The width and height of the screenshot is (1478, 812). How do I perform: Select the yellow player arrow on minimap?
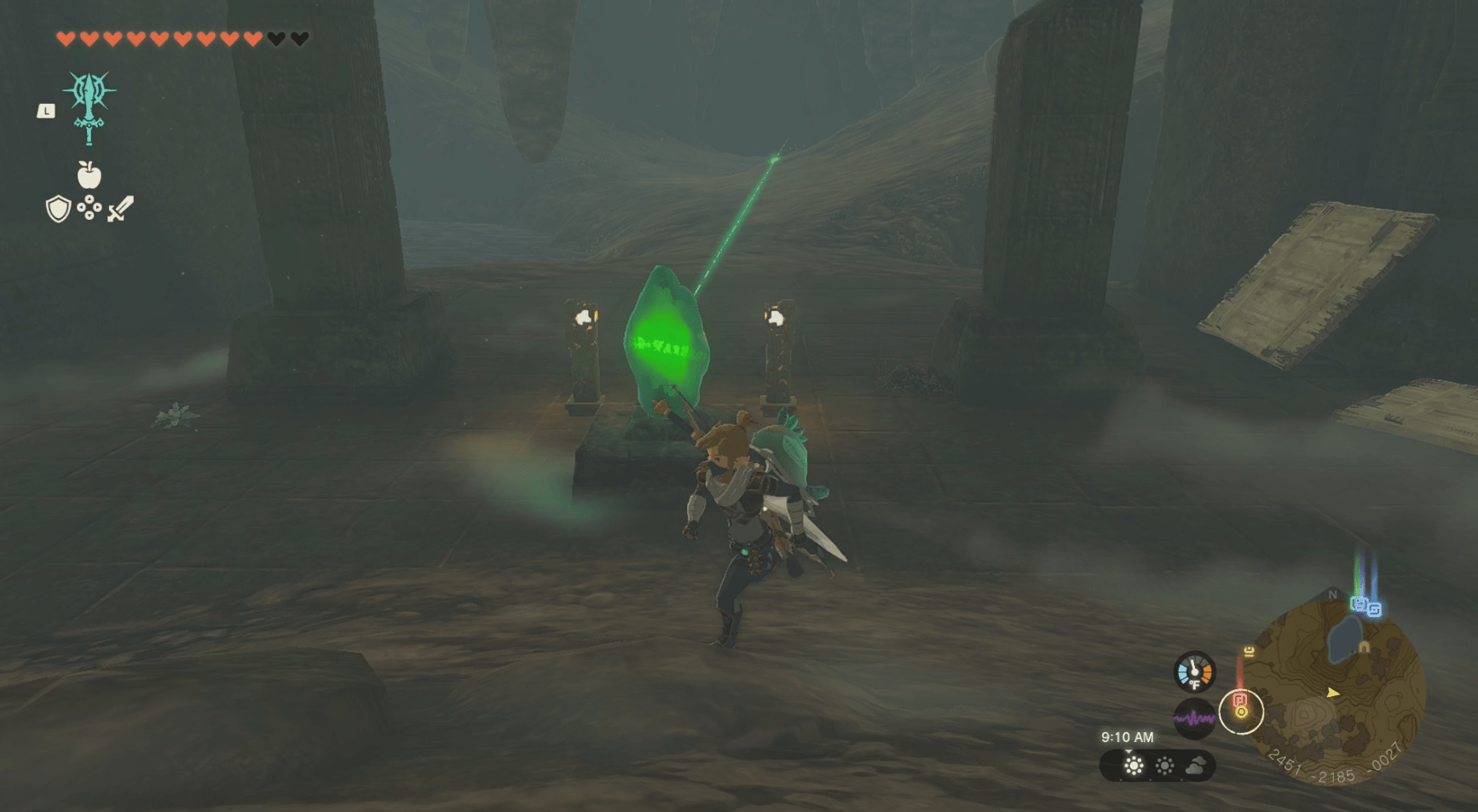click(1333, 693)
